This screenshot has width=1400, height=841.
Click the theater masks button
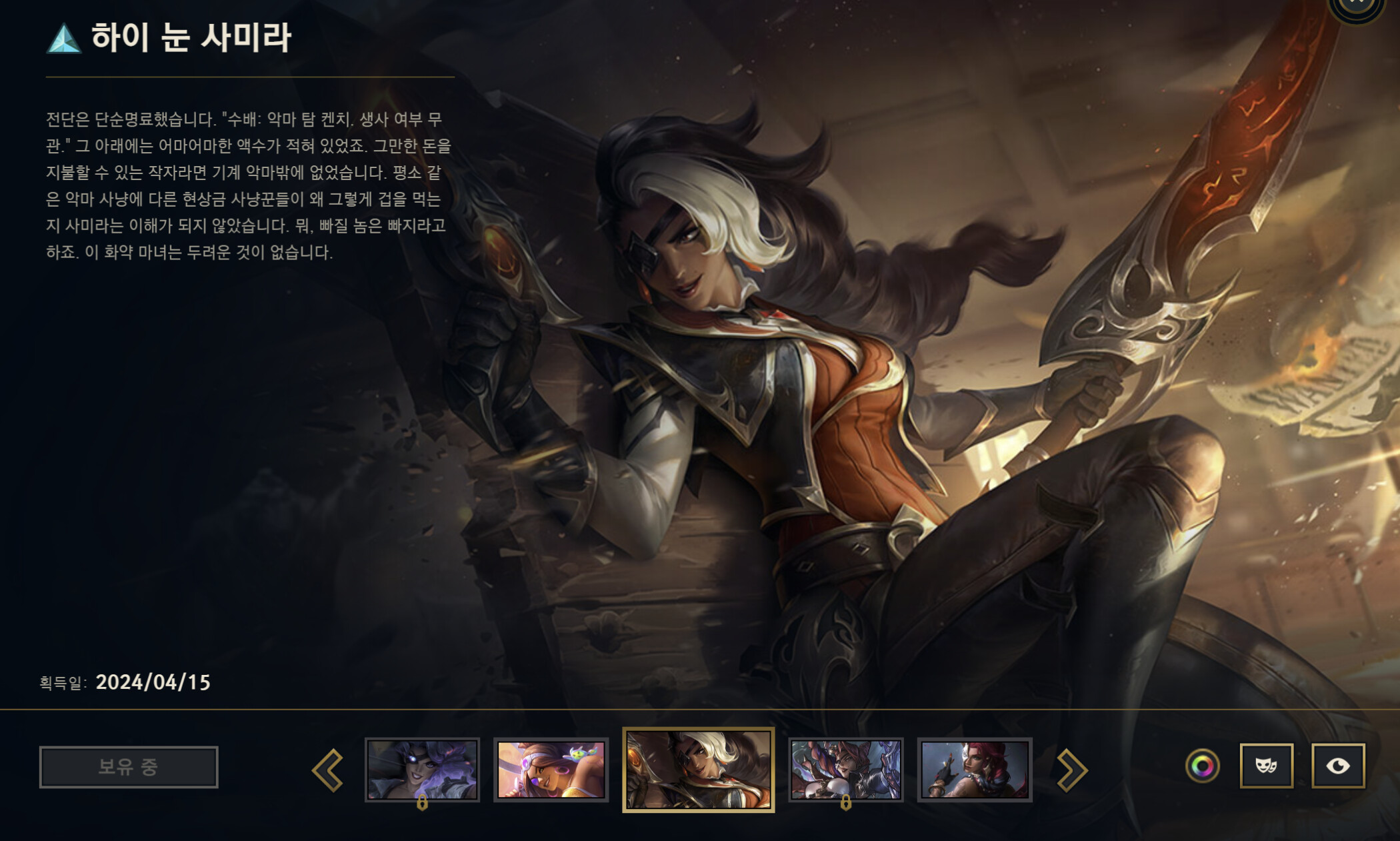tap(1266, 766)
